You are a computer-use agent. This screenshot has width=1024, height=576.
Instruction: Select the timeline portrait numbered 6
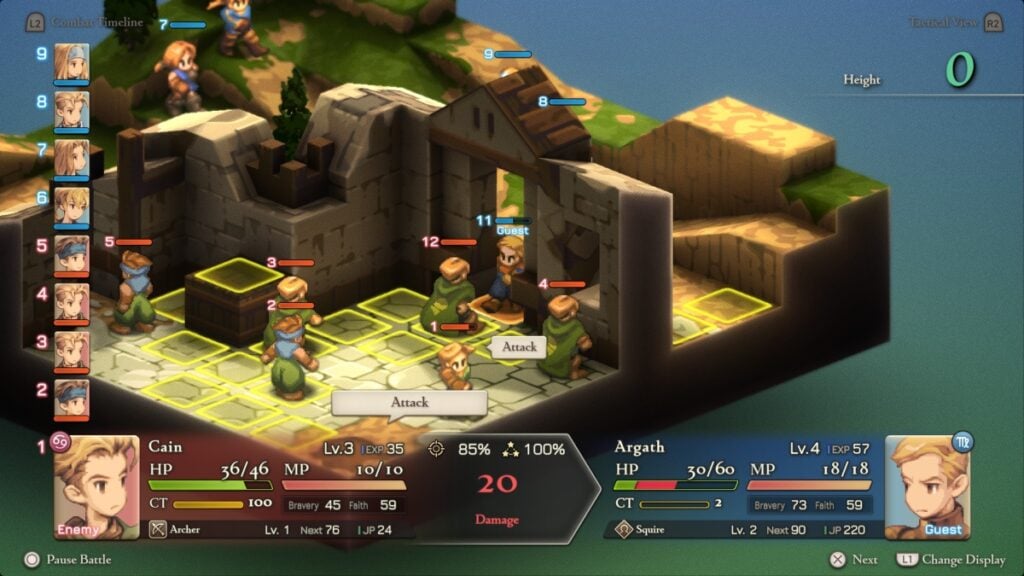(71, 205)
